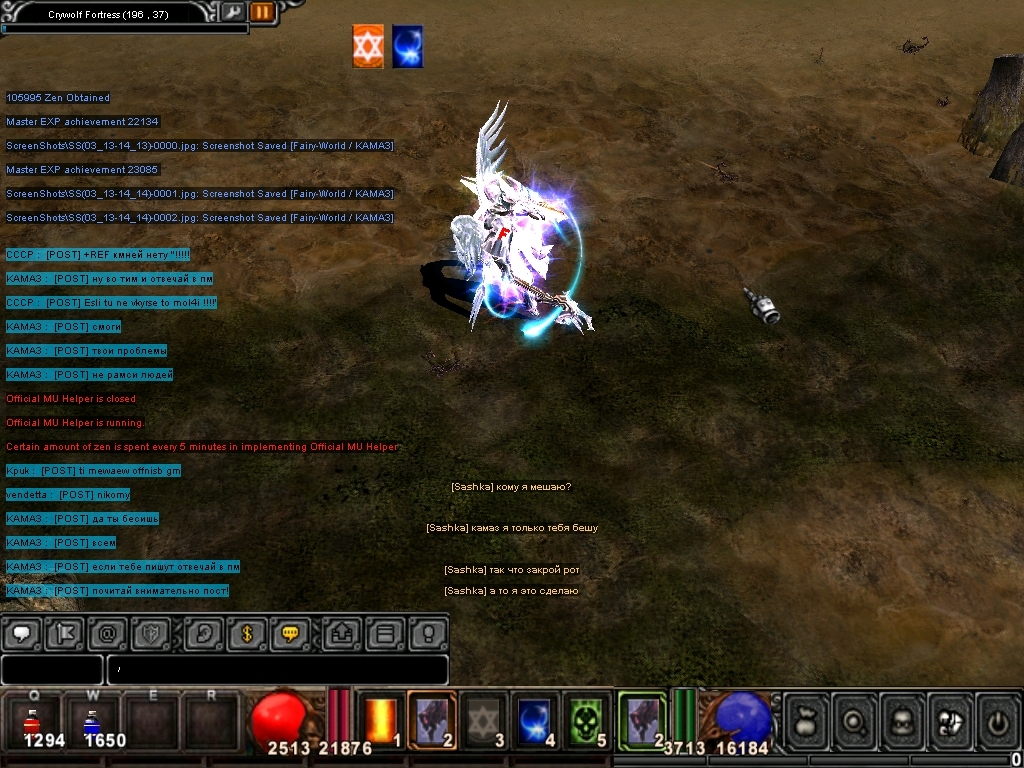Screen dimensions: 1024x768
Task: Activate the blue swirl skill in slot 4
Action: (536, 720)
